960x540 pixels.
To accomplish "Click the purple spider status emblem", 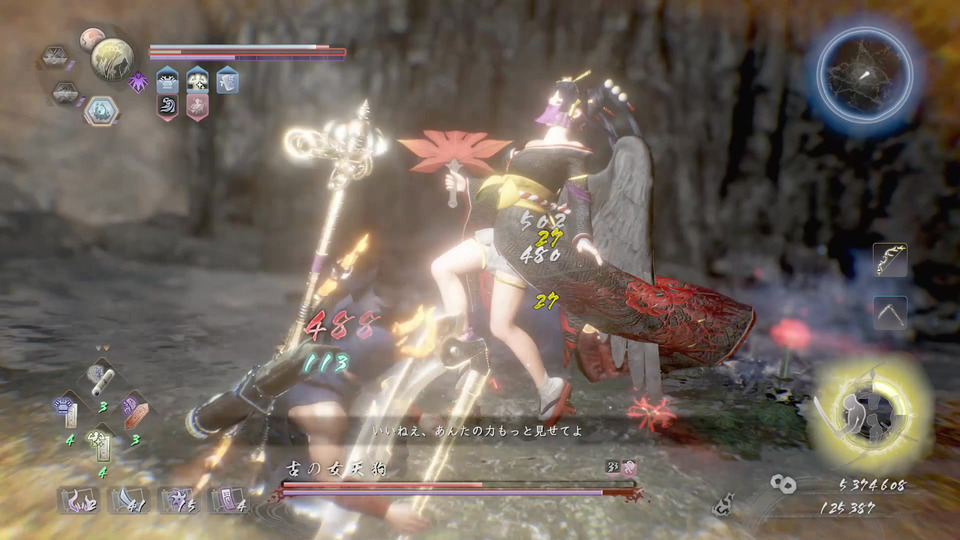I will (138, 82).
